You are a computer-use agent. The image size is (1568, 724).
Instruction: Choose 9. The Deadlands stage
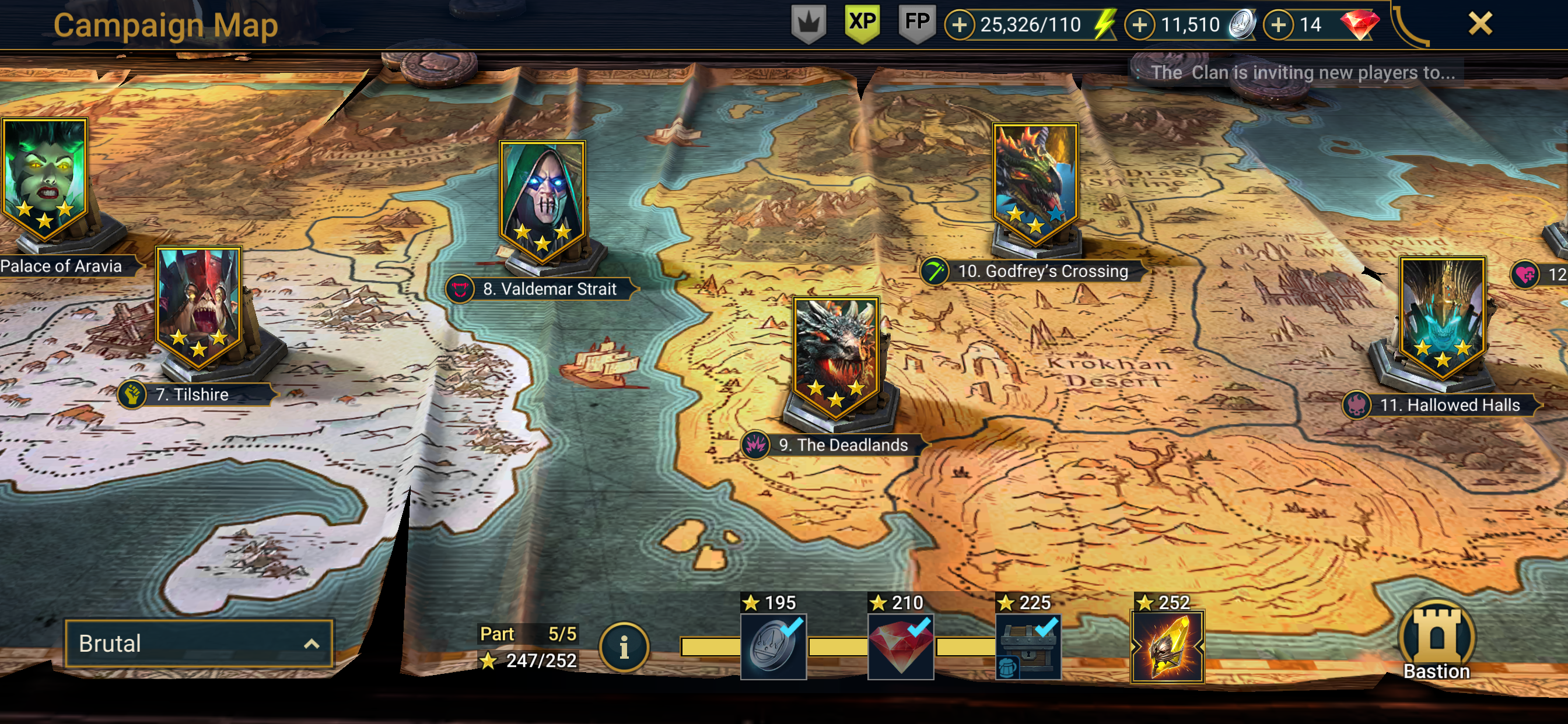point(836,358)
